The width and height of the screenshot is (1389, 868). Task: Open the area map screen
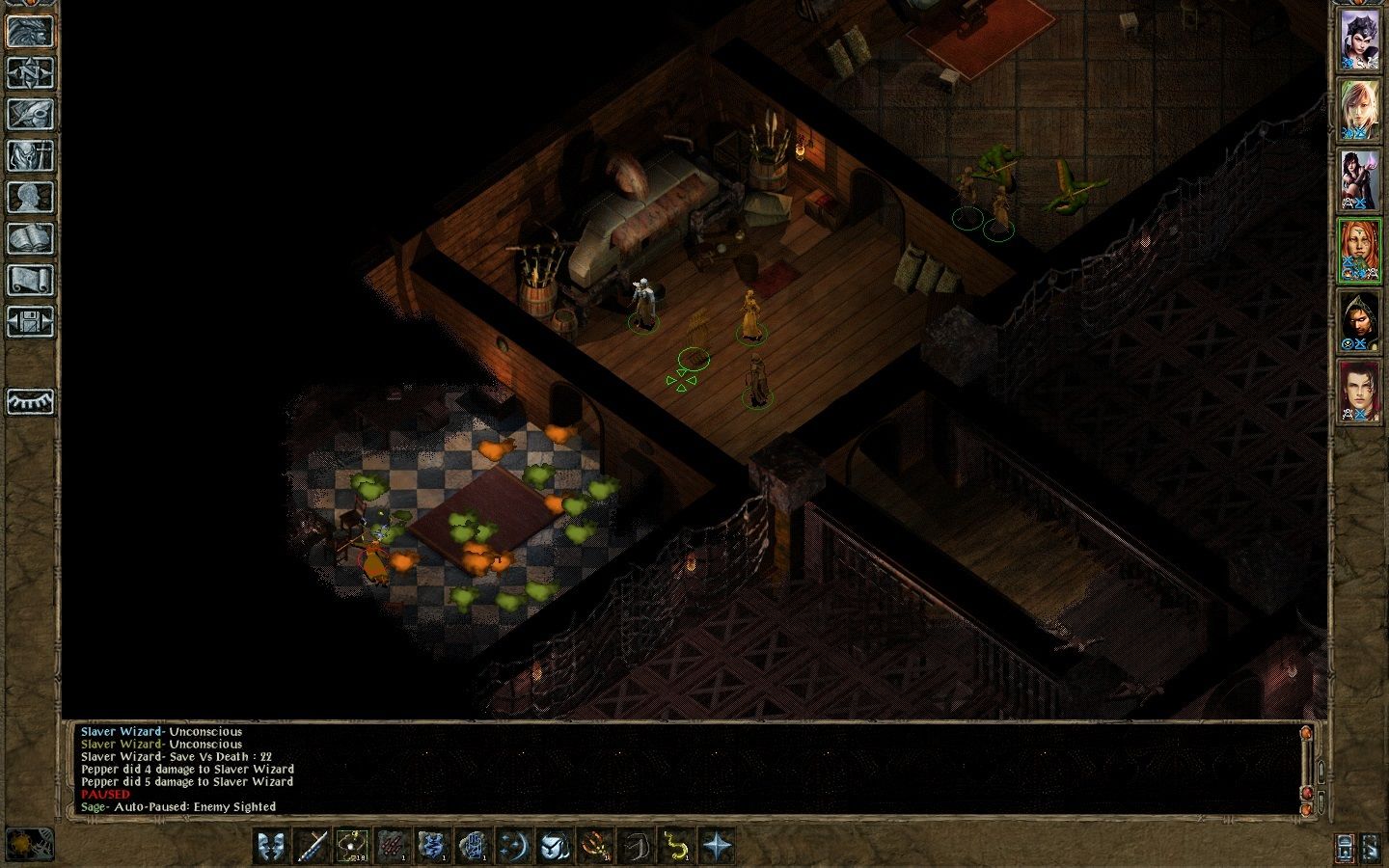pyautogui.click(x=30, y=72)
